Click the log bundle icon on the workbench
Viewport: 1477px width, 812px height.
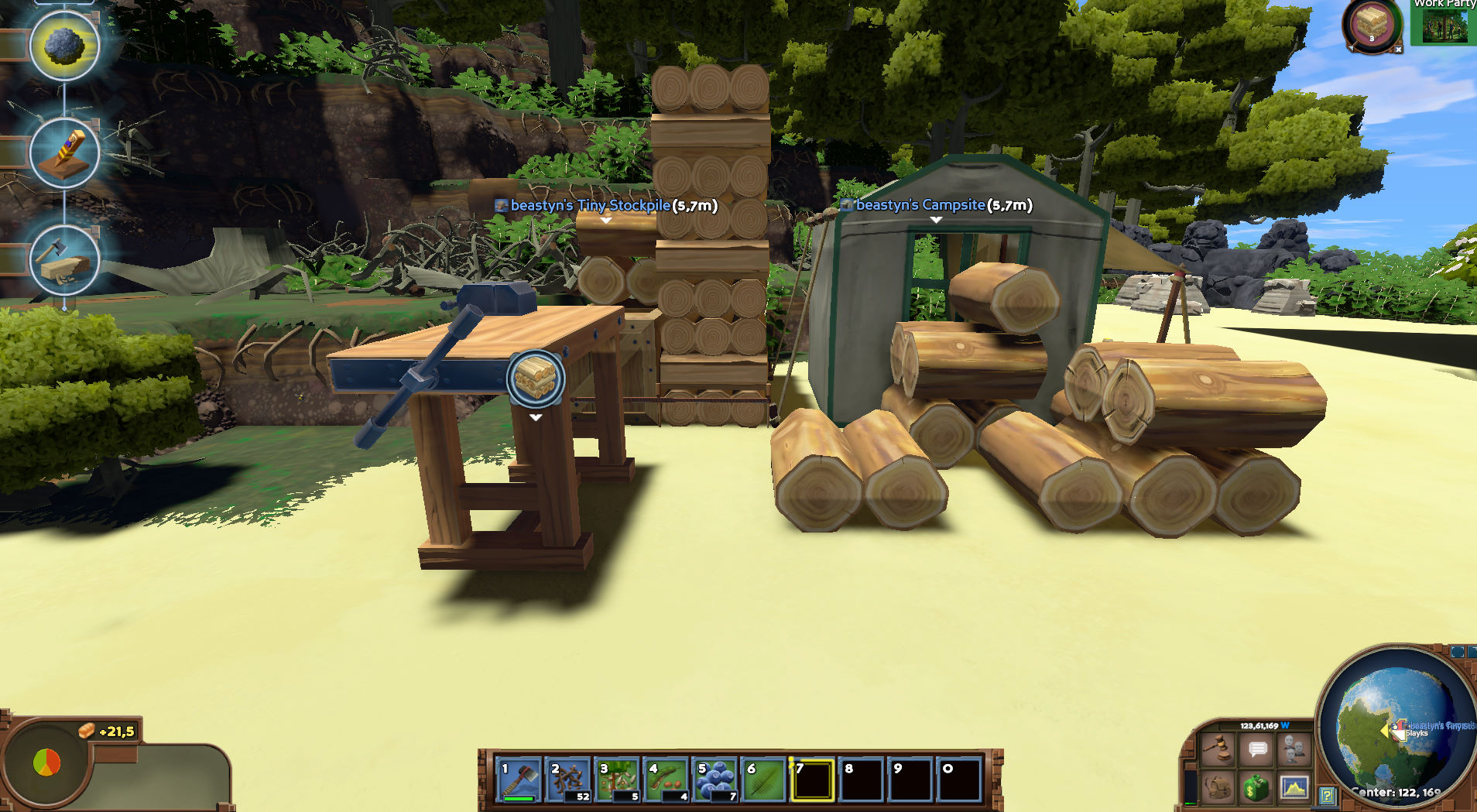(x=533, y=379)
